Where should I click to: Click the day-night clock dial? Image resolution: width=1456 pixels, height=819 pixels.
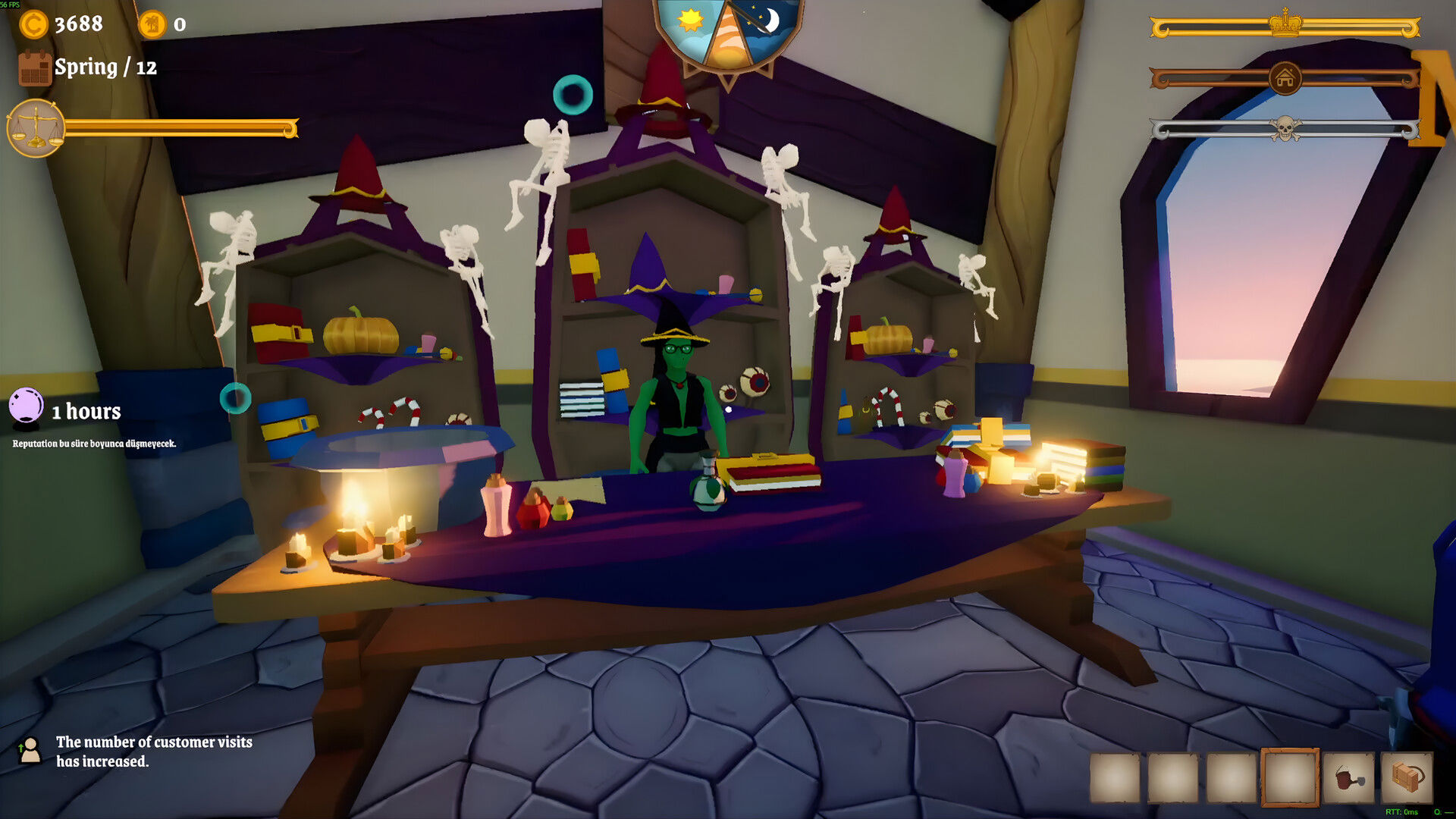click(728, 34)
